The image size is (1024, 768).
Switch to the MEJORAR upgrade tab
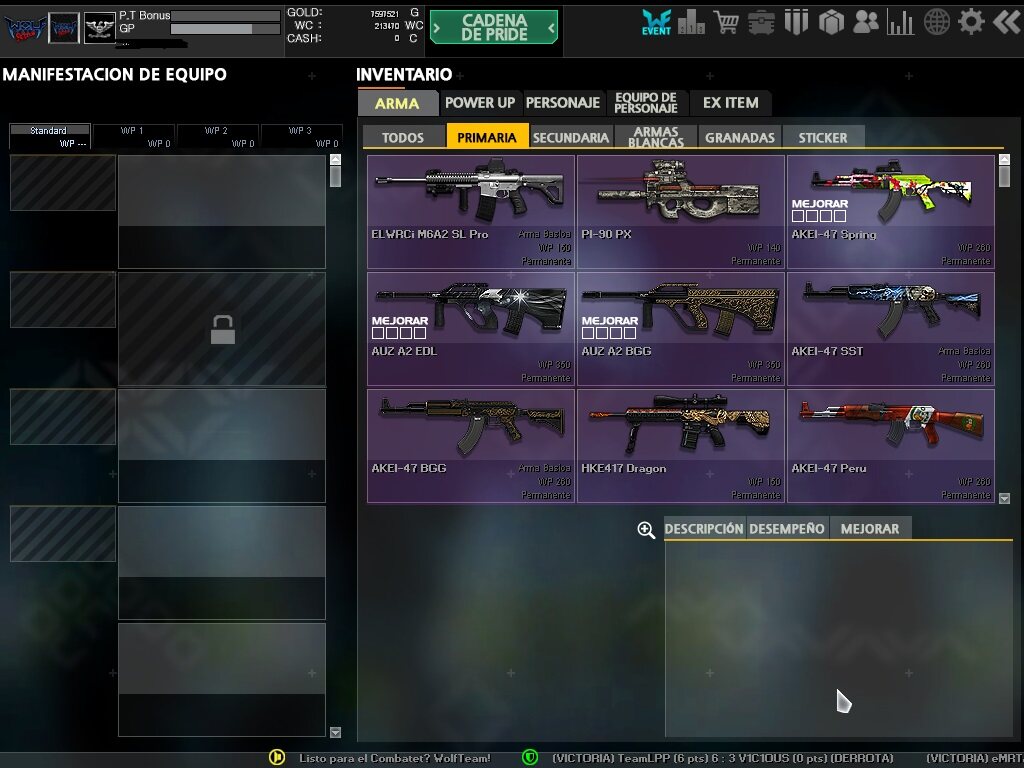click(870, 529)
